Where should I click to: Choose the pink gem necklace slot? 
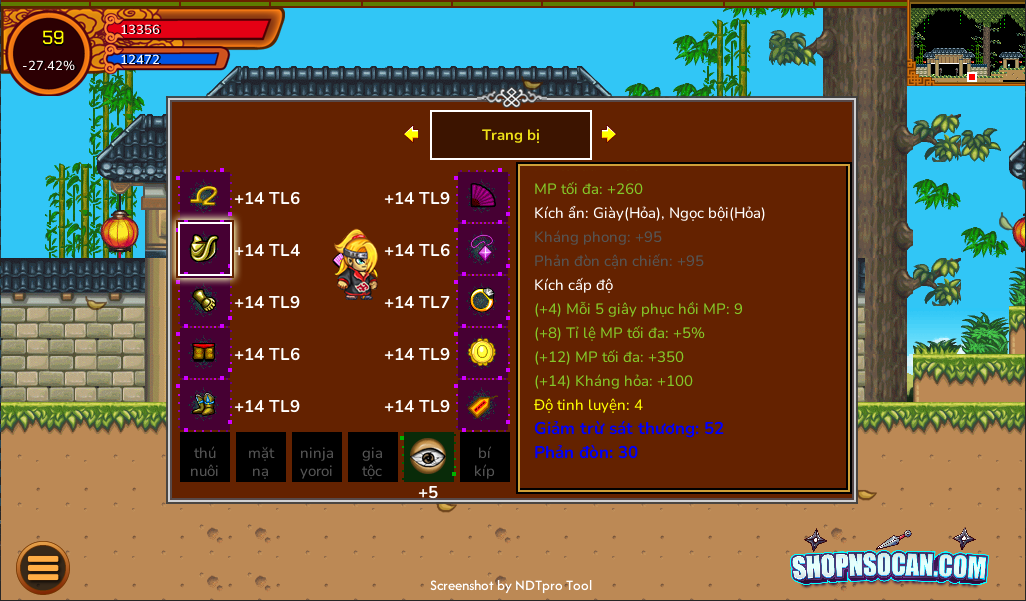[x=483, y=249]
